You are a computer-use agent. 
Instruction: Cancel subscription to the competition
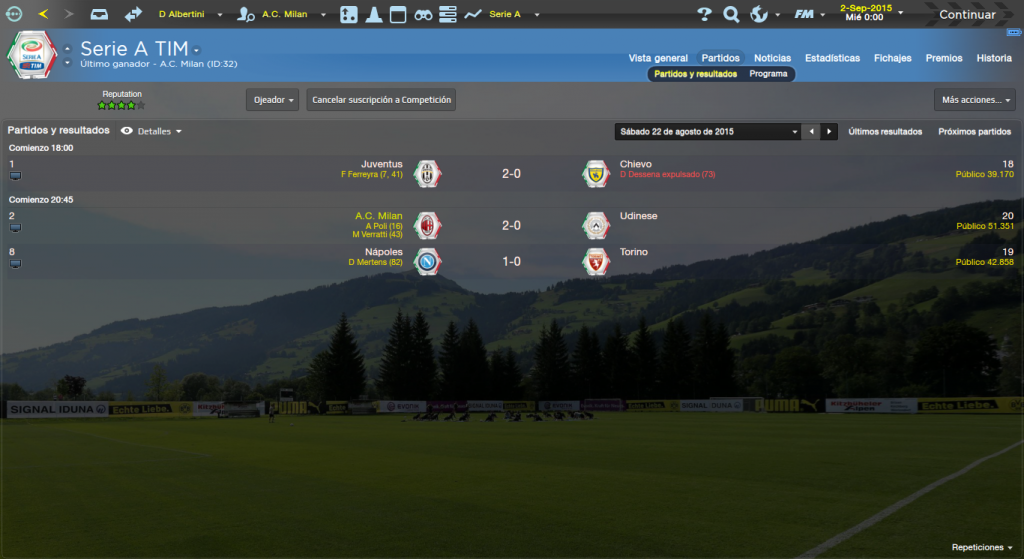click(x=381, y=100)
